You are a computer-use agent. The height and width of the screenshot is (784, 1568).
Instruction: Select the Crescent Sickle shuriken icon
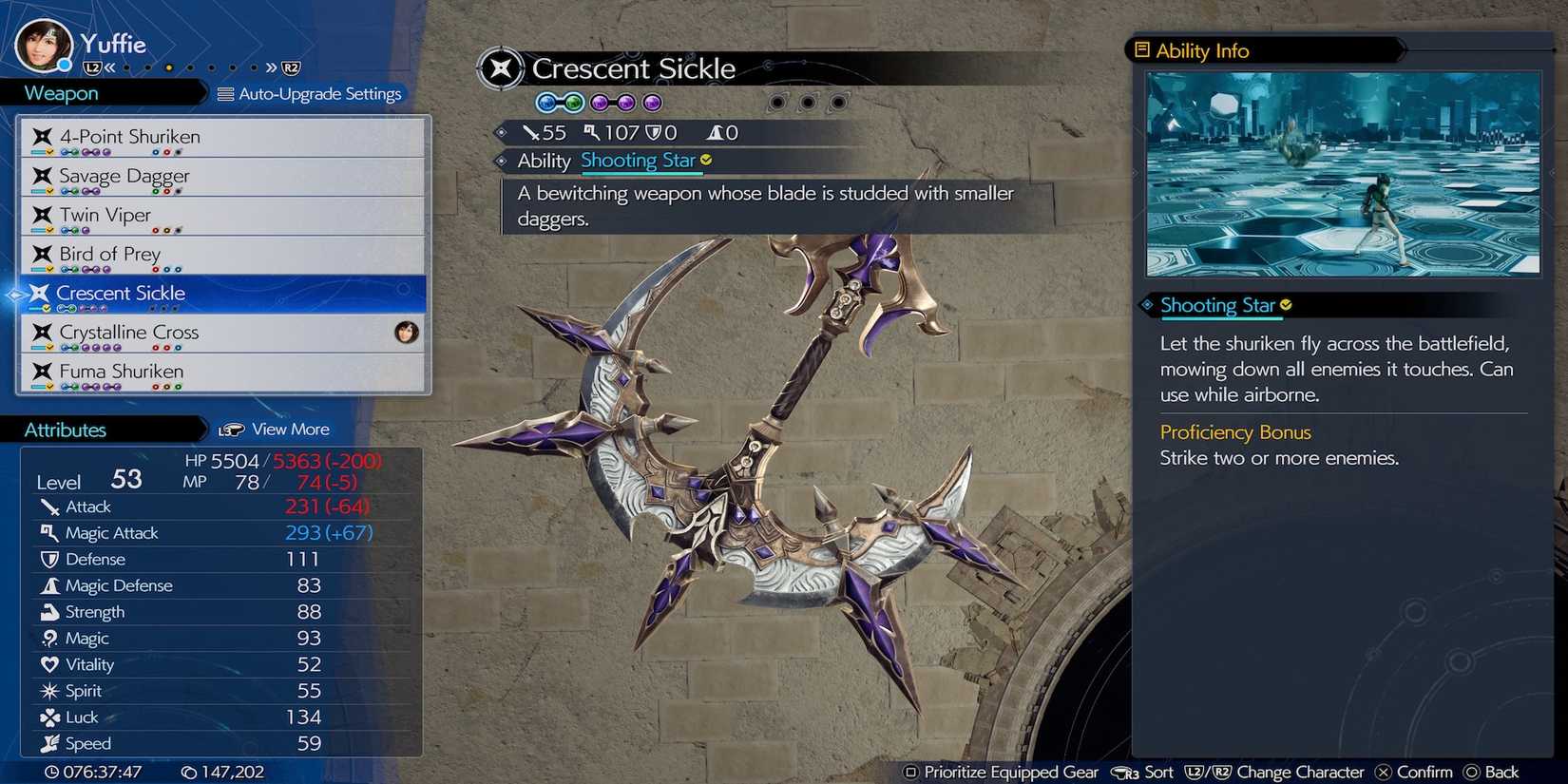point(40,294)
